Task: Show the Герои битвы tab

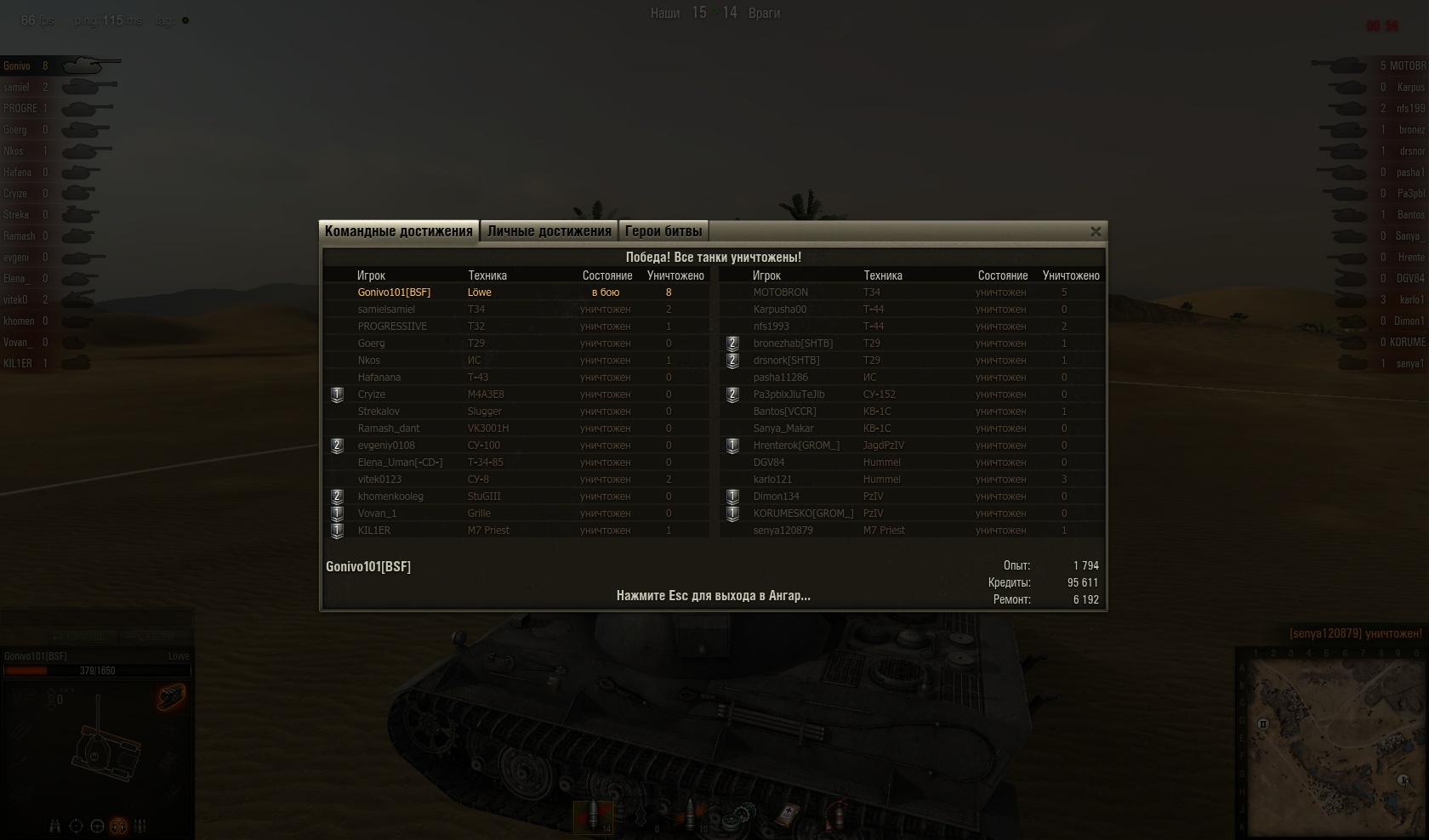Action: (663, 231)
